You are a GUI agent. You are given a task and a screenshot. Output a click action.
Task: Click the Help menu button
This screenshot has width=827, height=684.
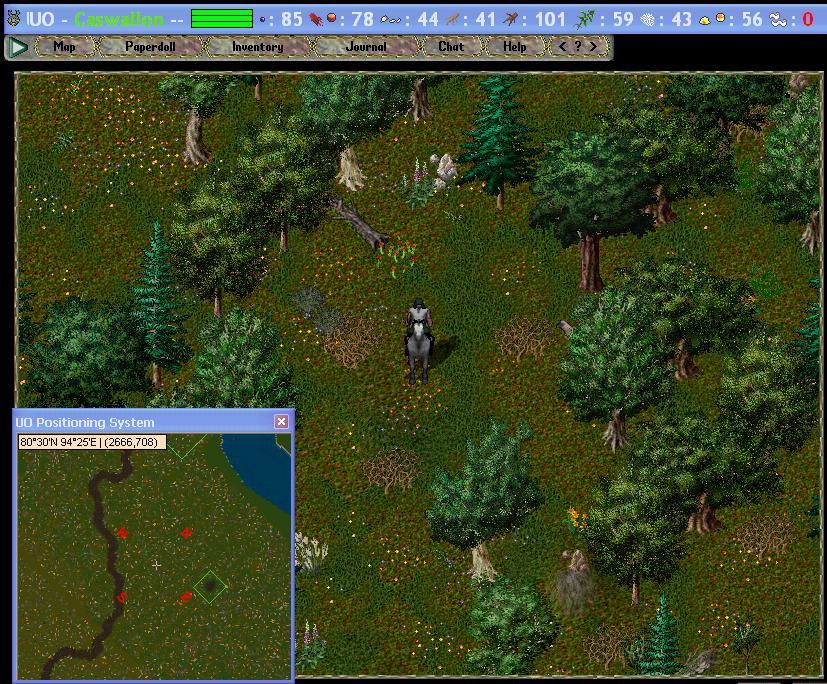(x=515, y=47)
